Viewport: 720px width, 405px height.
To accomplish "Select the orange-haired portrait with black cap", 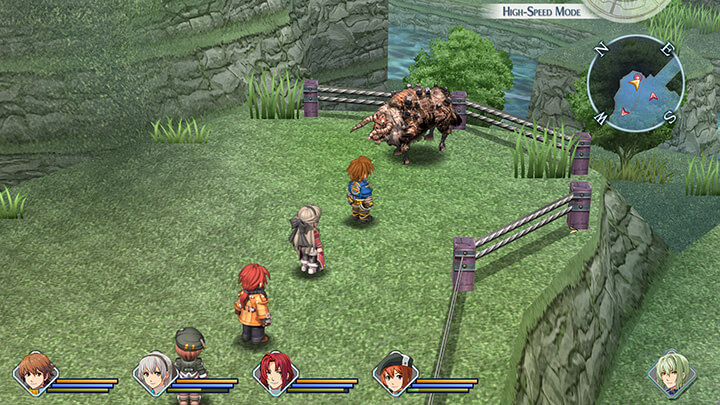I will [394, 373].
